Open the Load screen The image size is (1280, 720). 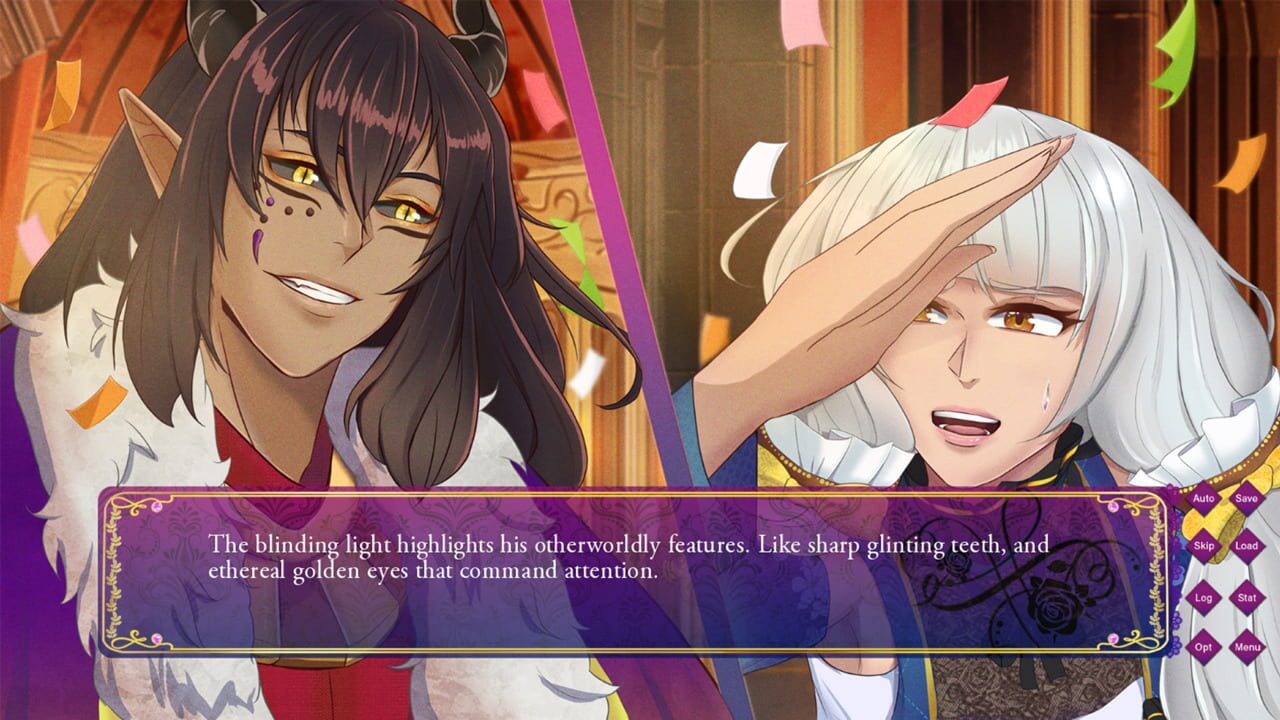[x=1245, y=546]
